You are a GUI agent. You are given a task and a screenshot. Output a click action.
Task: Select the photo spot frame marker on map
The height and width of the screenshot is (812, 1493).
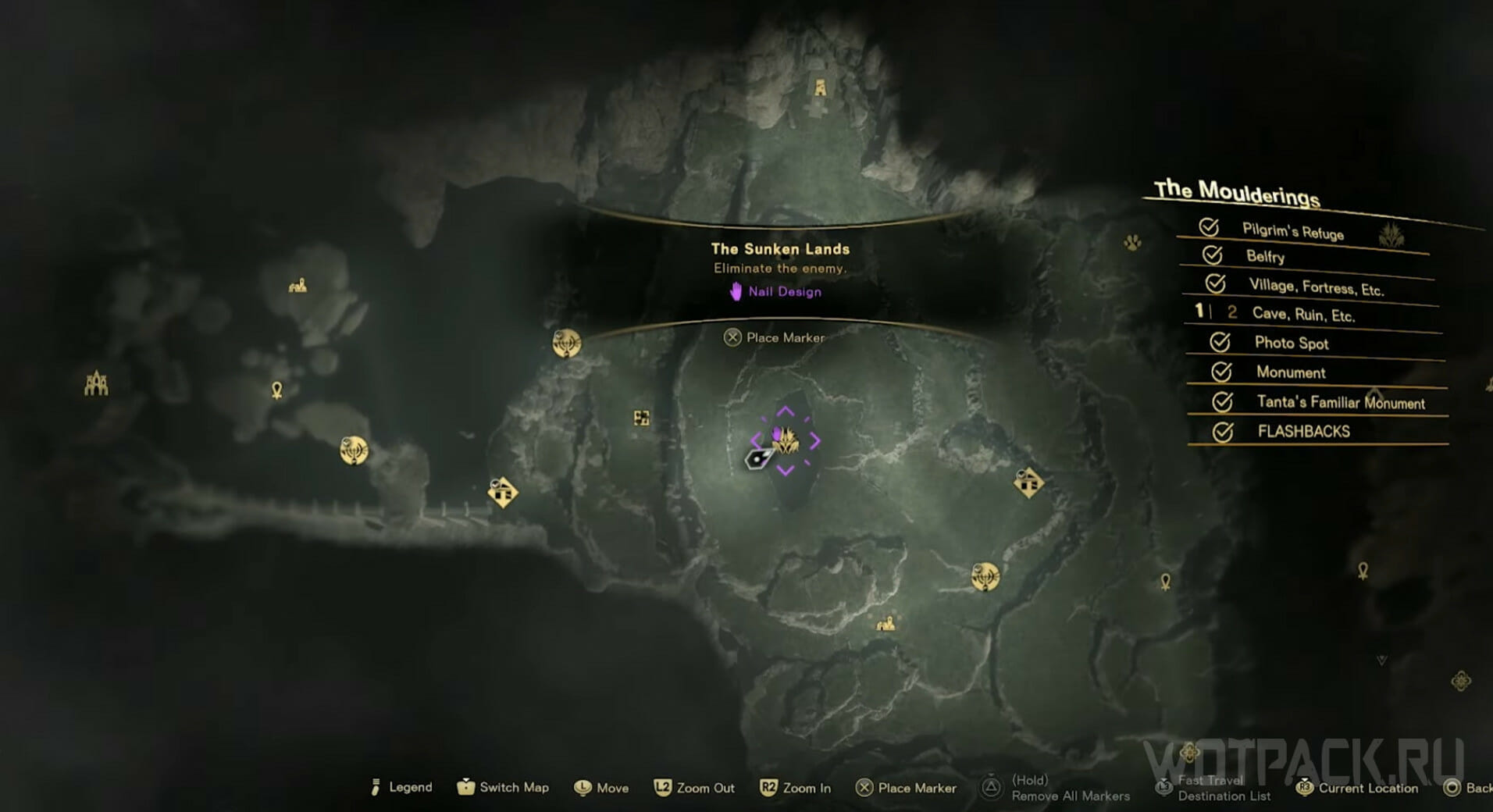641,418
